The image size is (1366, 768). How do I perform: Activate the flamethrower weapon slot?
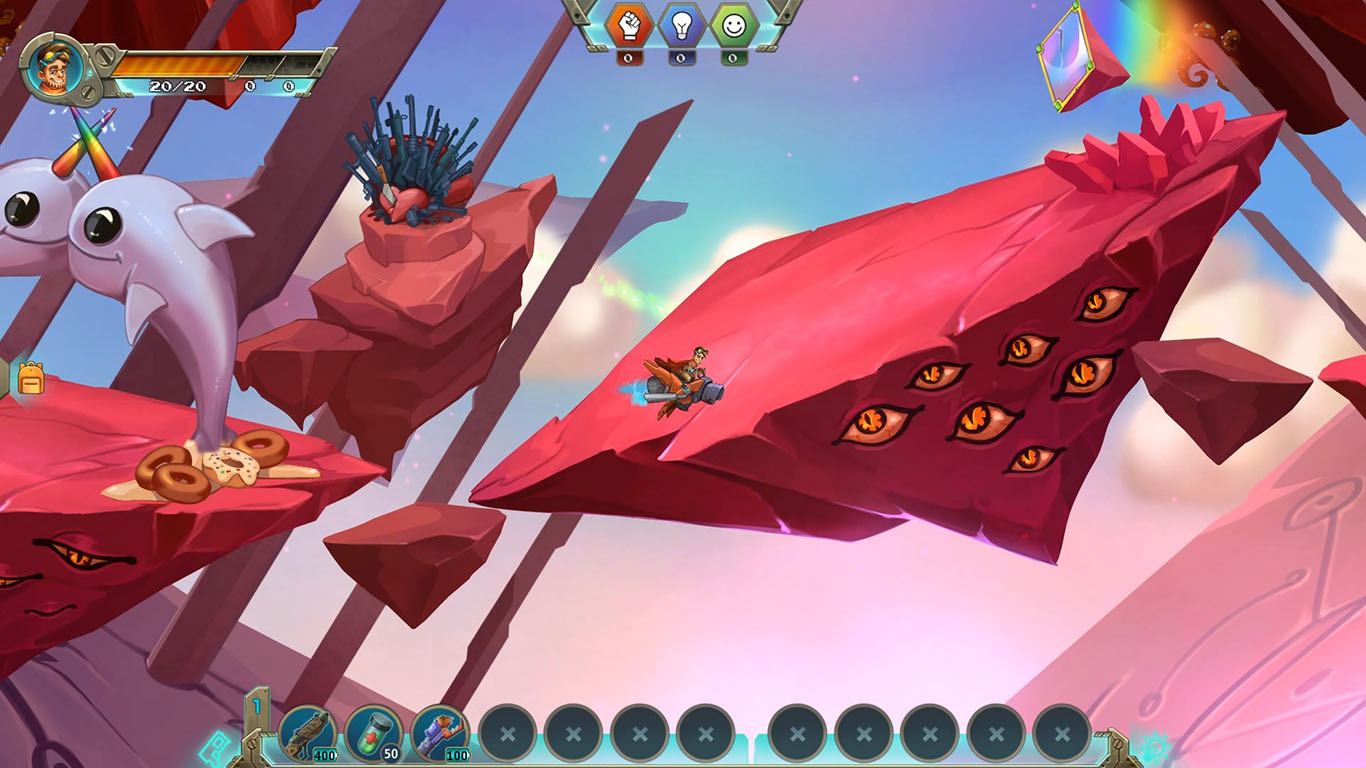[x=440, y=733]
